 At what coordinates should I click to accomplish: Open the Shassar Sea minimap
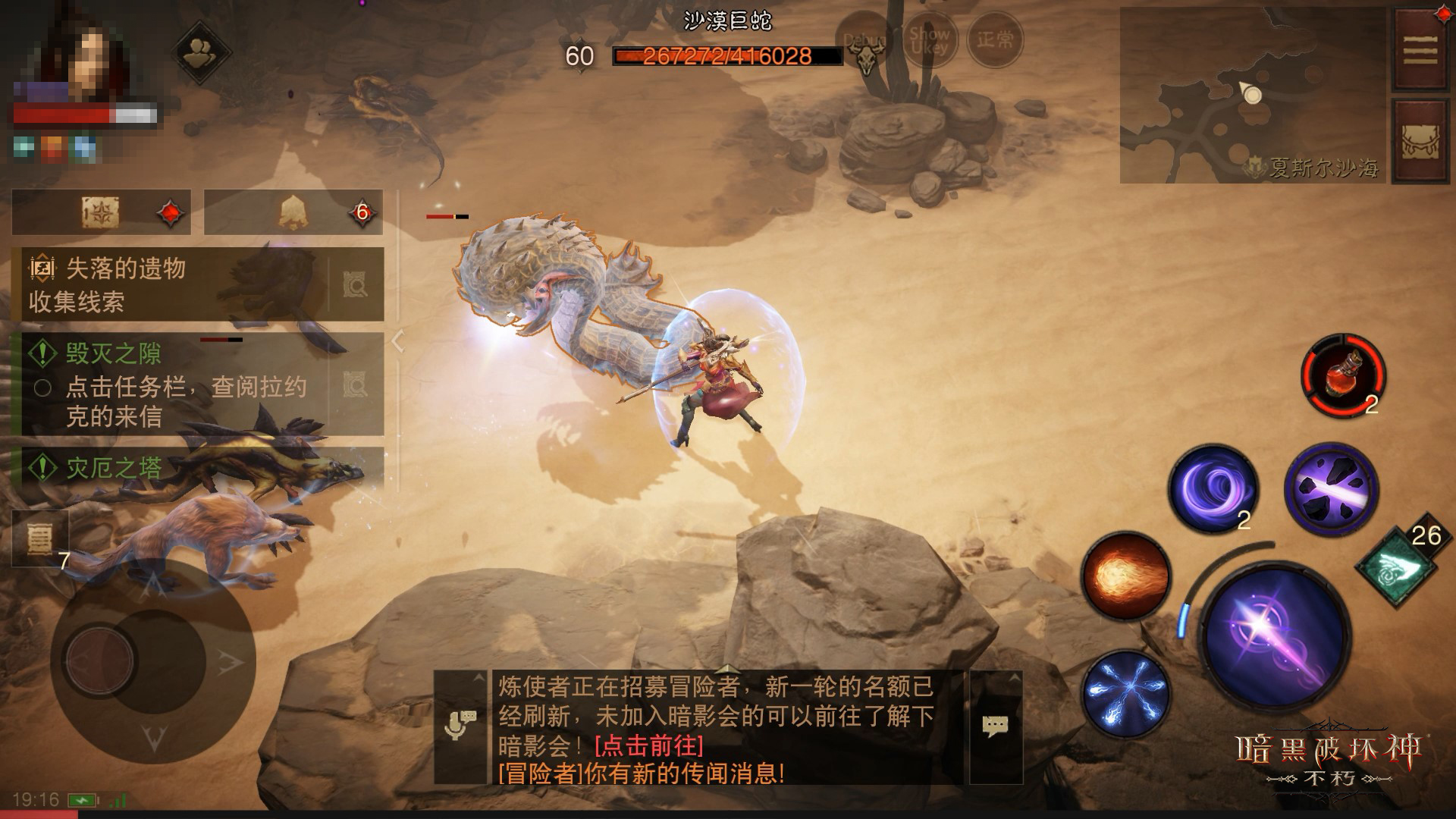coord(1251,96)
